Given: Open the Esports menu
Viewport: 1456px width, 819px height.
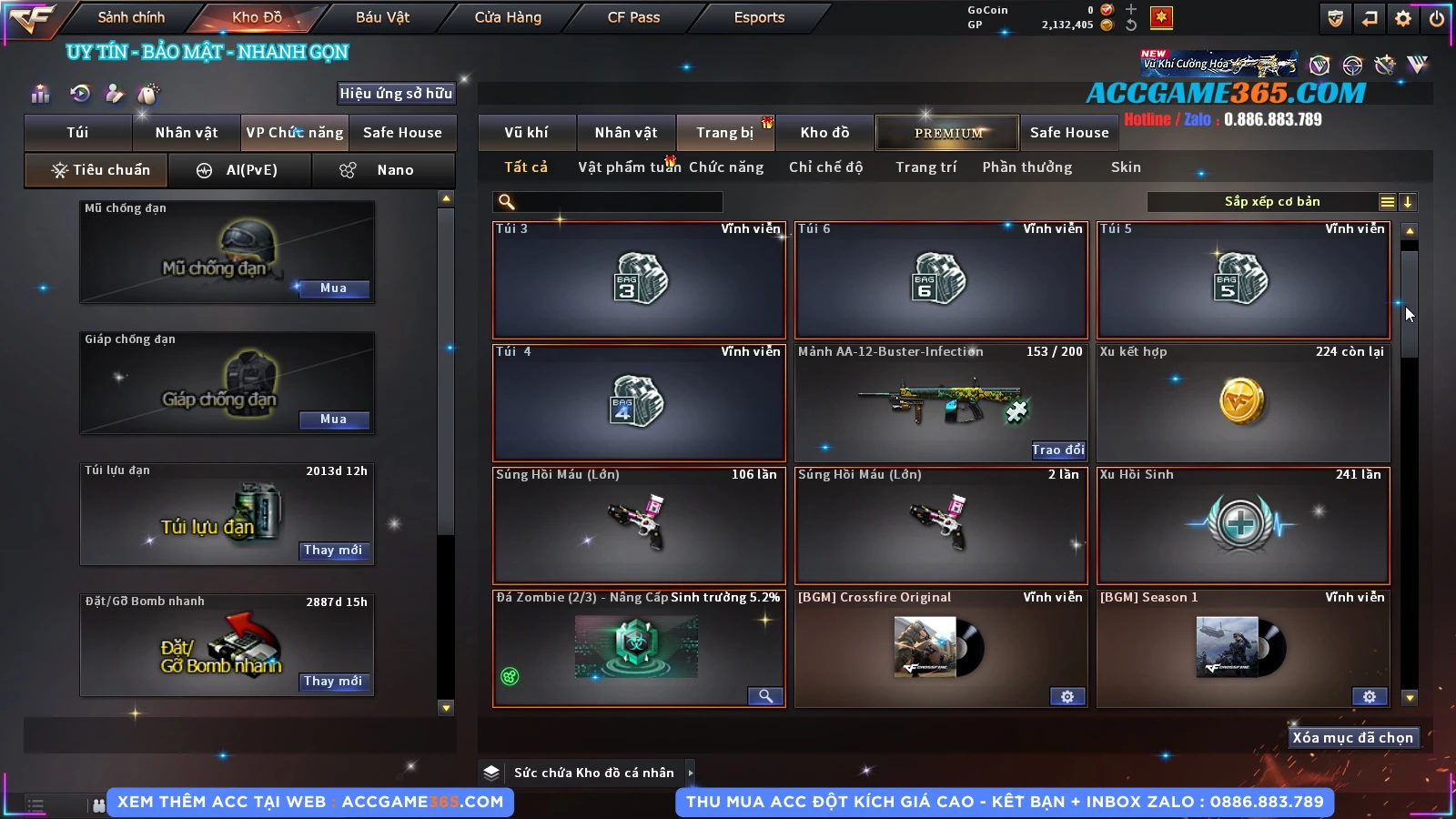Looking at the screenshot, I should [759, 17].
